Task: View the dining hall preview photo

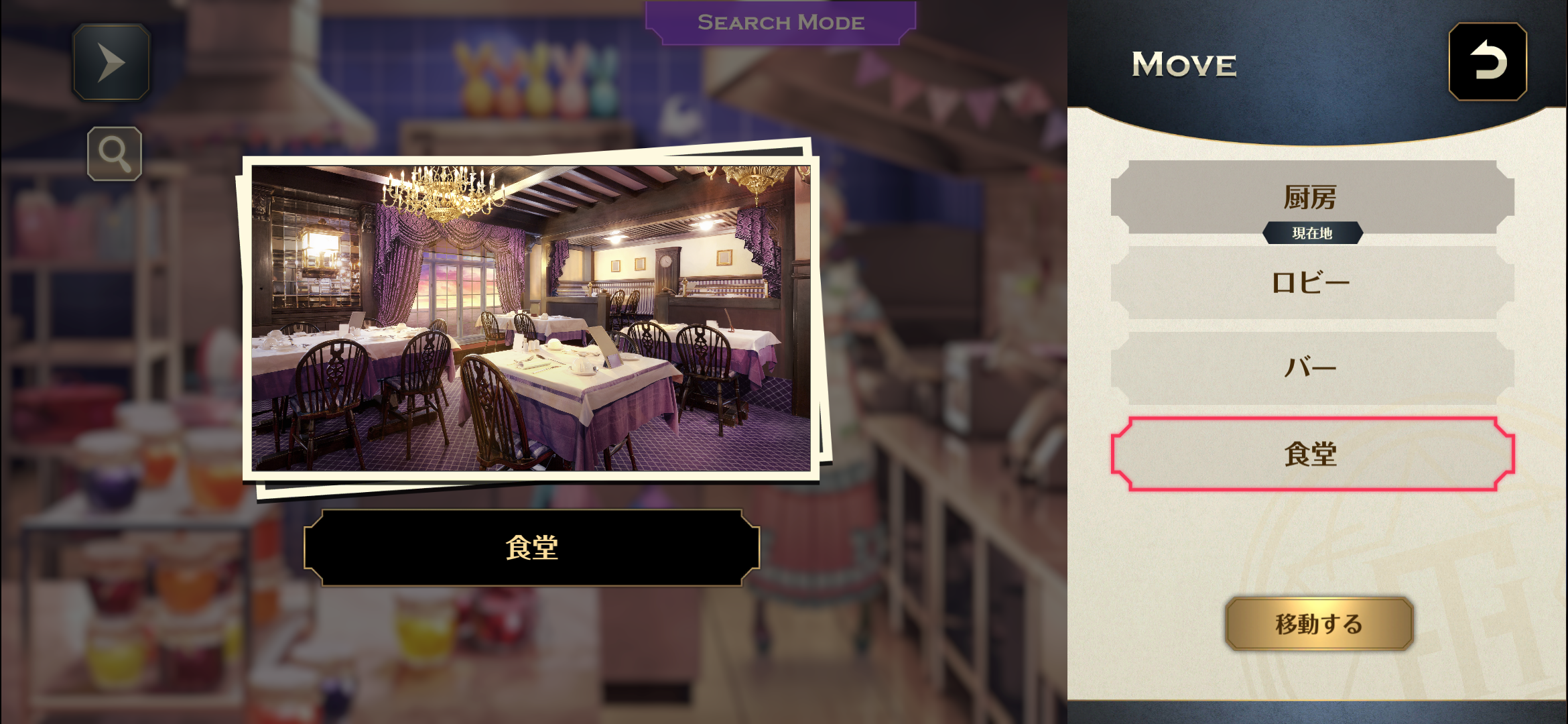Action: 531,318
